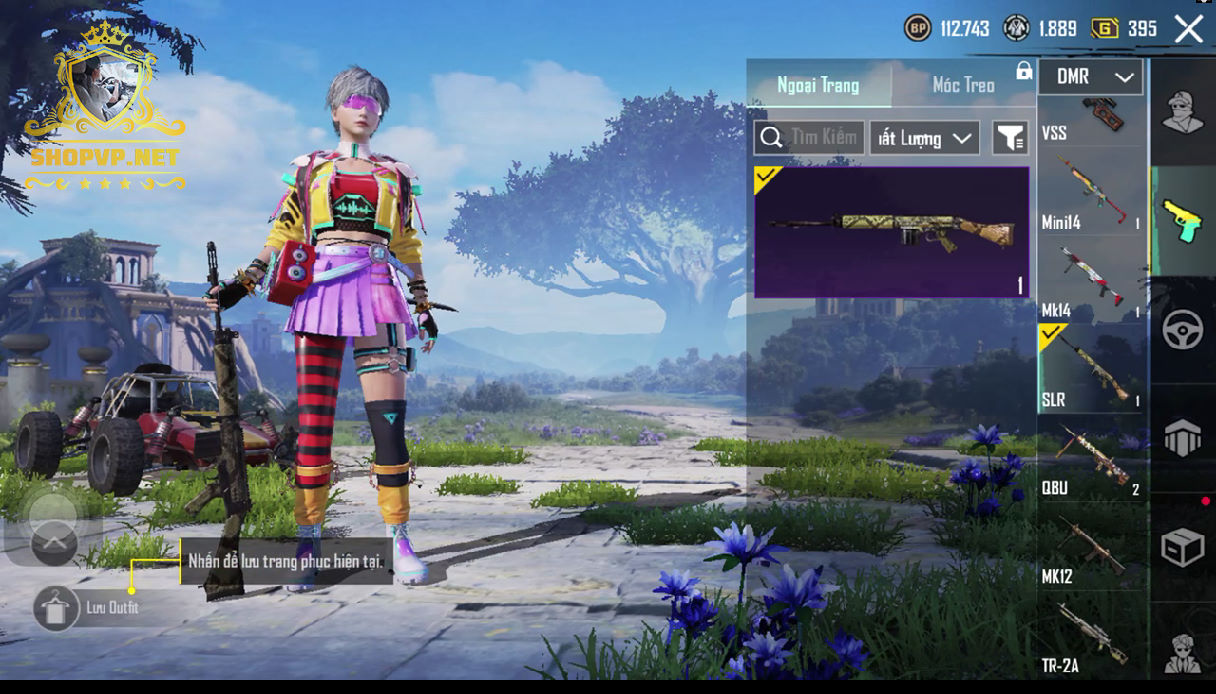Open the outfit category with the capped head icon
The image size is (1216, 694).
(x=1182, y=111)
